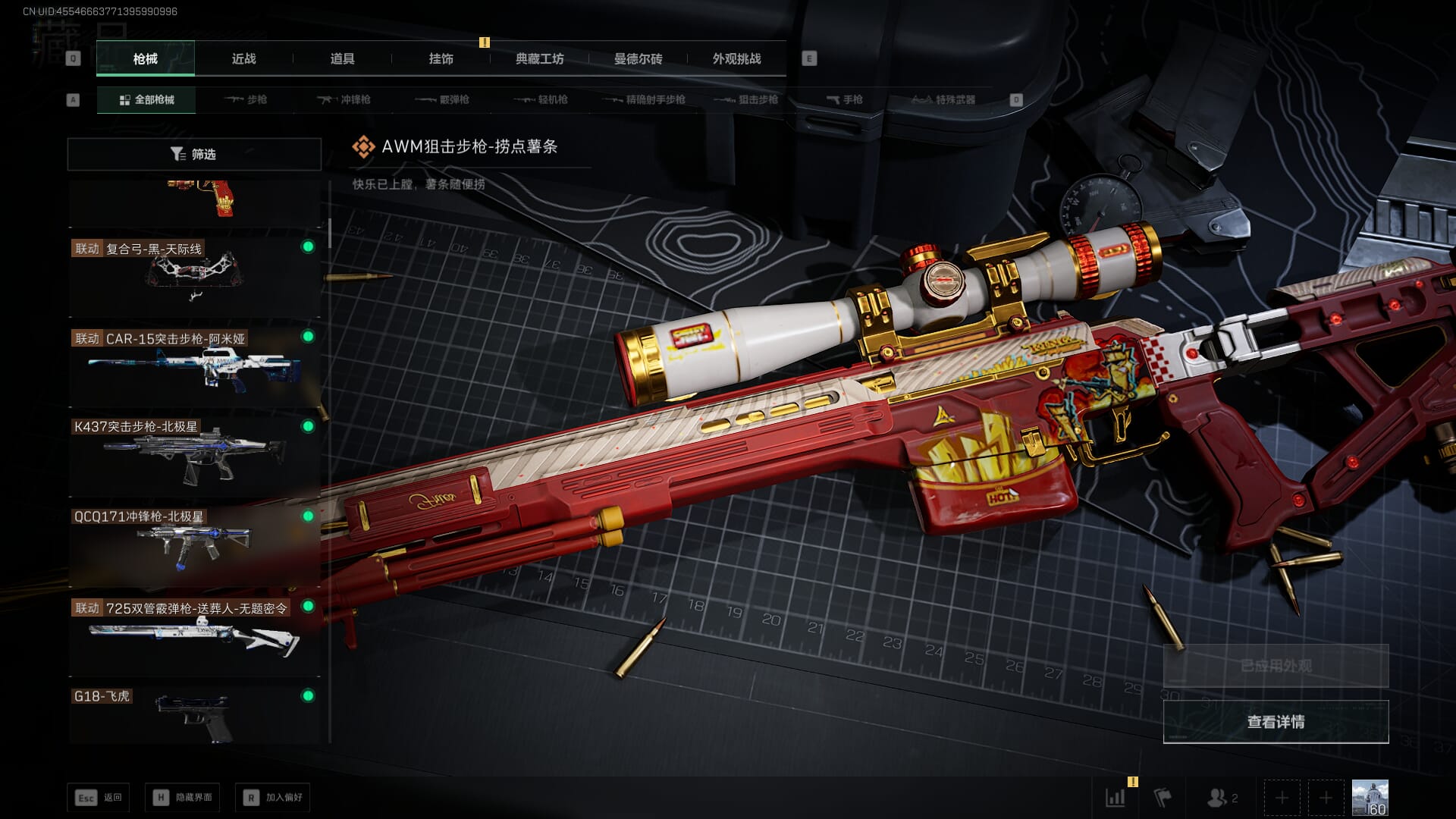Open the player avatar profile
1456x819 pixels.
pyautogui.click(x=1370, y=798)
